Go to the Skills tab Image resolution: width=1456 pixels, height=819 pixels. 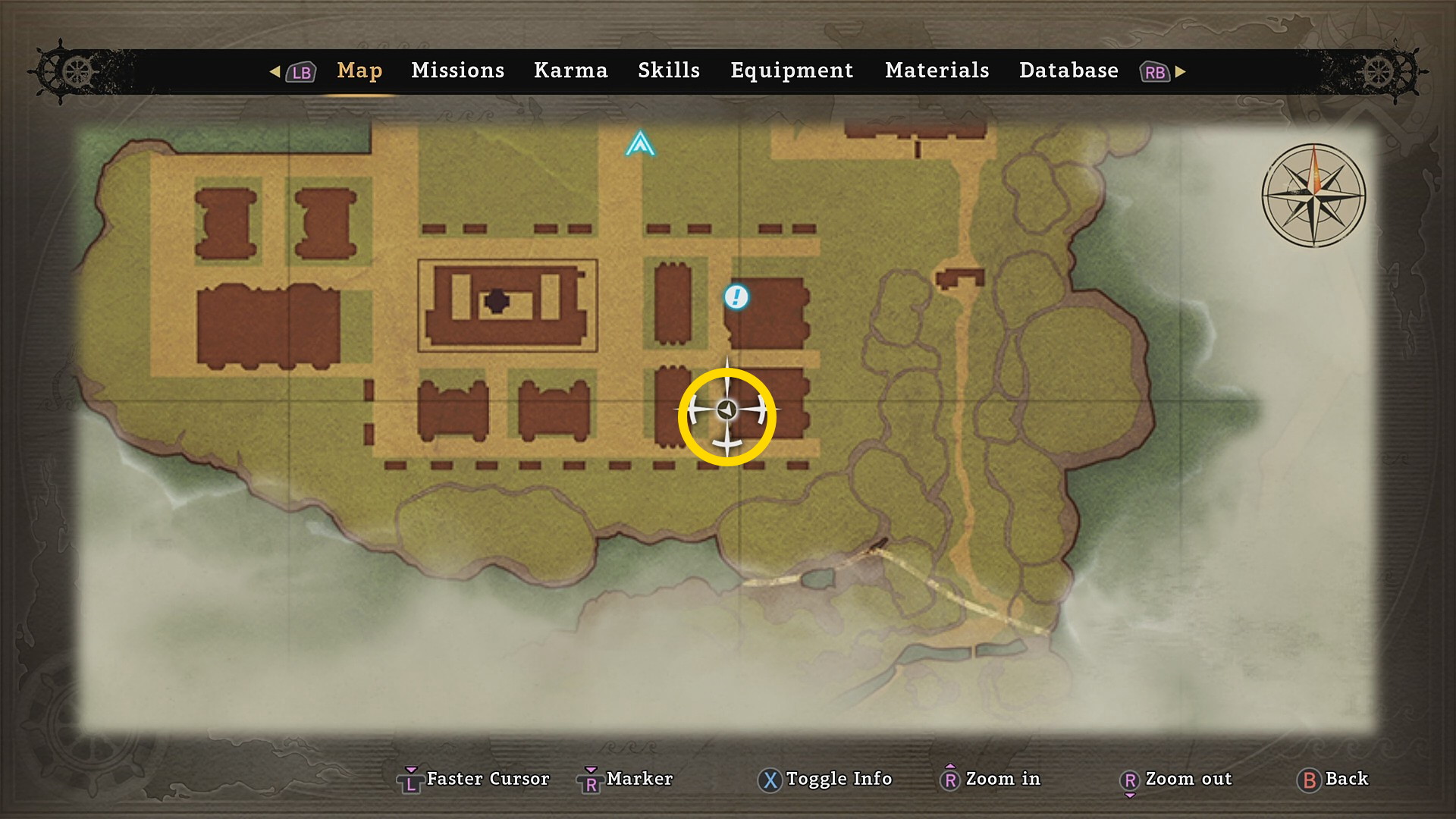click(668, 71)
